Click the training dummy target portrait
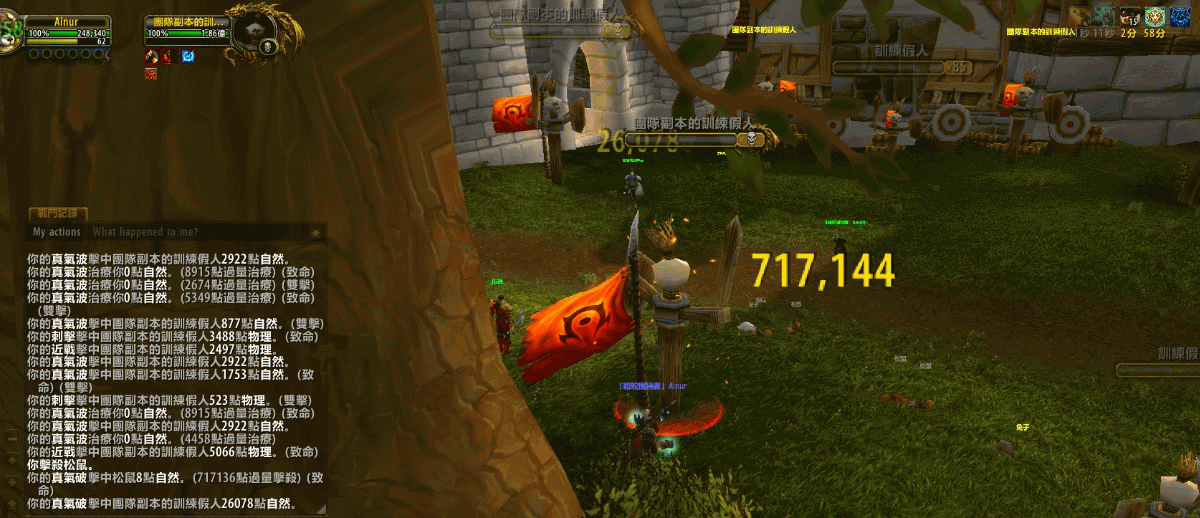The height and width of the screenshot is (518, 1200). (248, 36)
